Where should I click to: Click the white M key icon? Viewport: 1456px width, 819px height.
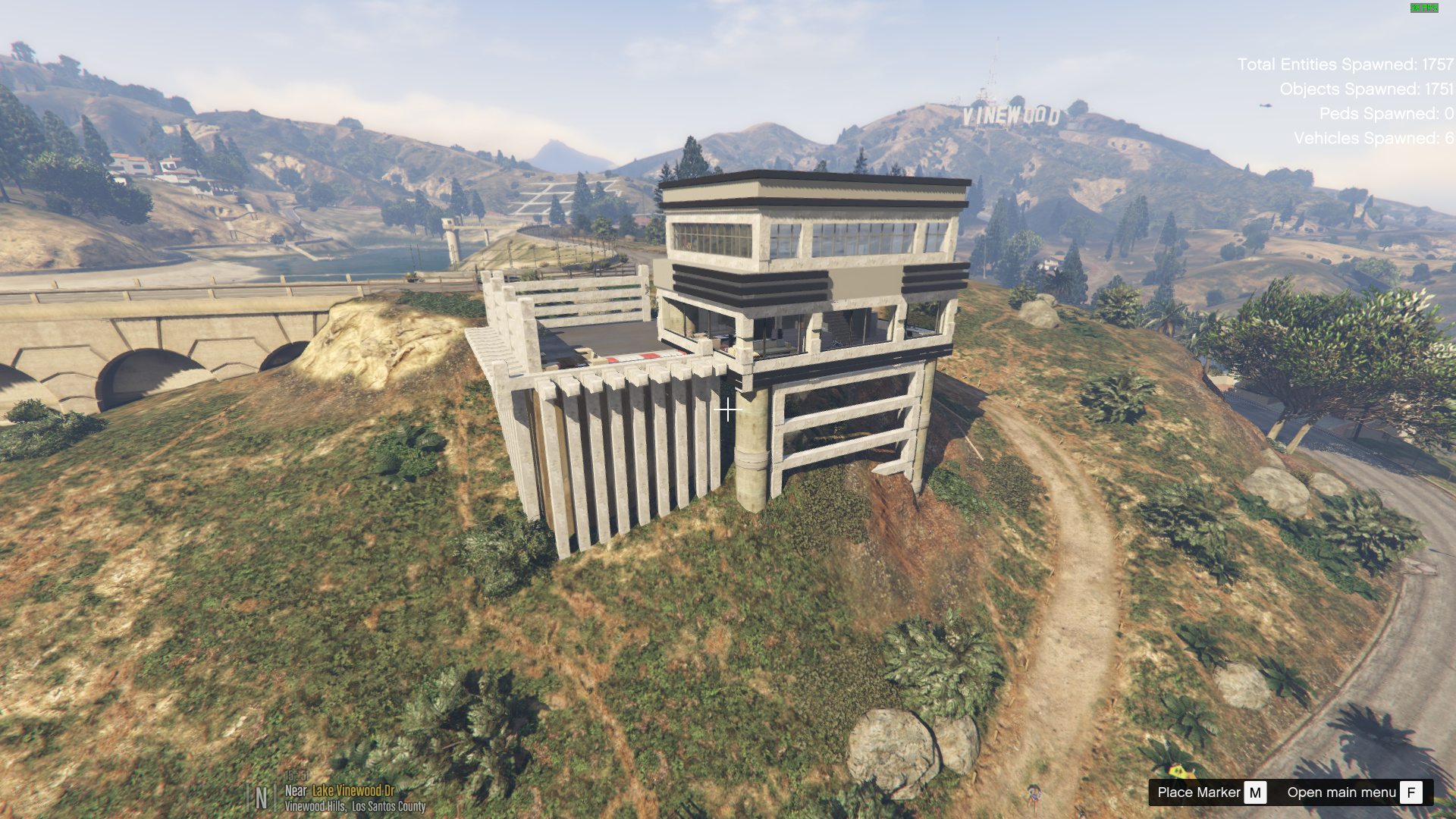pyautogui.click(x=1255, y=792)
